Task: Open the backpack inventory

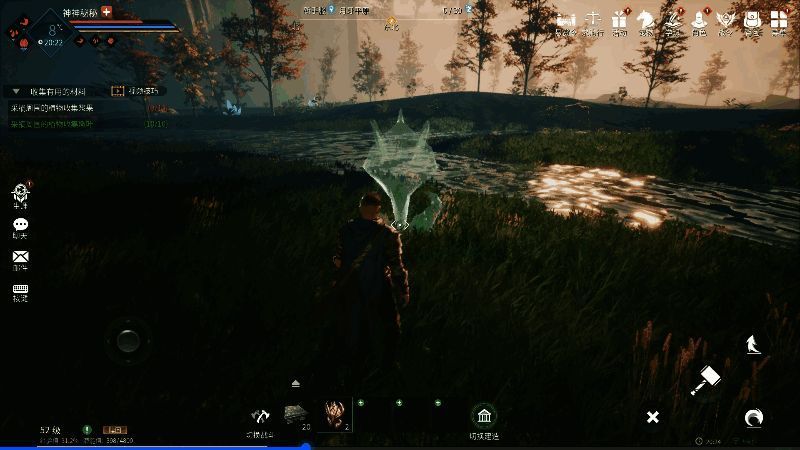Action: pyautogui.click(x=753, y=20)
